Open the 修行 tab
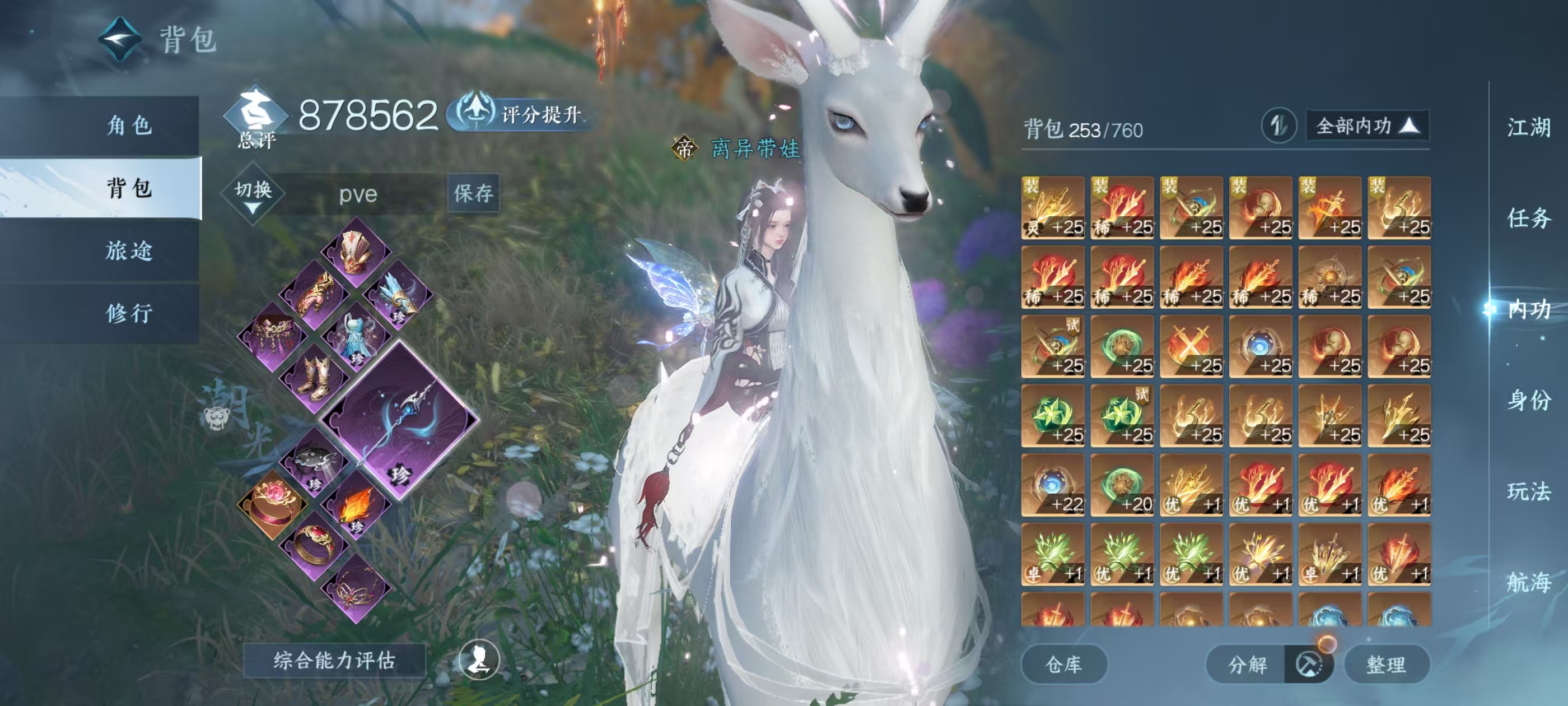This screenshot has width=1568, height=706. click(129, 313)
